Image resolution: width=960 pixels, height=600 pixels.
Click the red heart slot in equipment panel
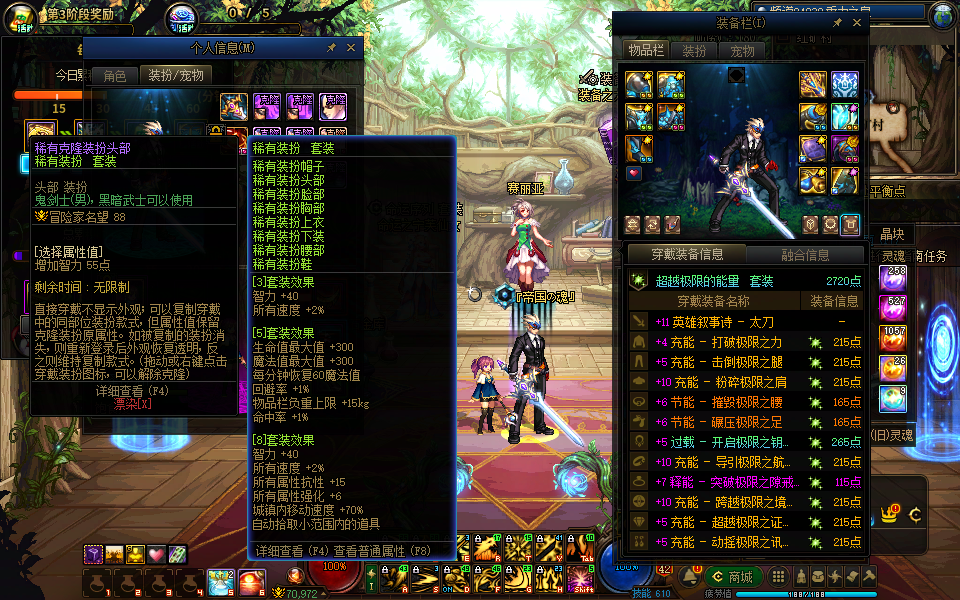[633, 173]
